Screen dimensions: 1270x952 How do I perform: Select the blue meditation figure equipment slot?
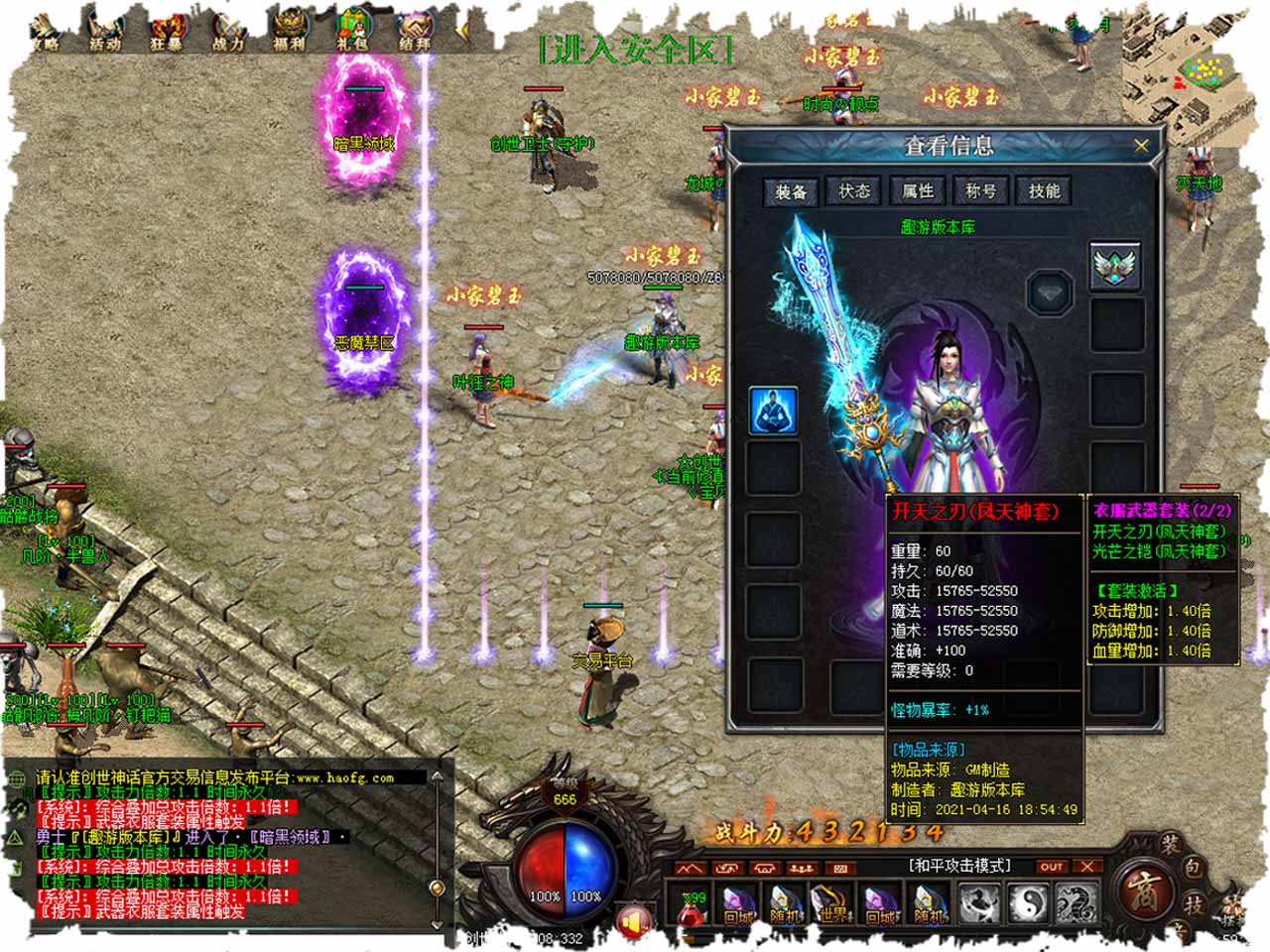pyautogui.click(x=773, y=410)
